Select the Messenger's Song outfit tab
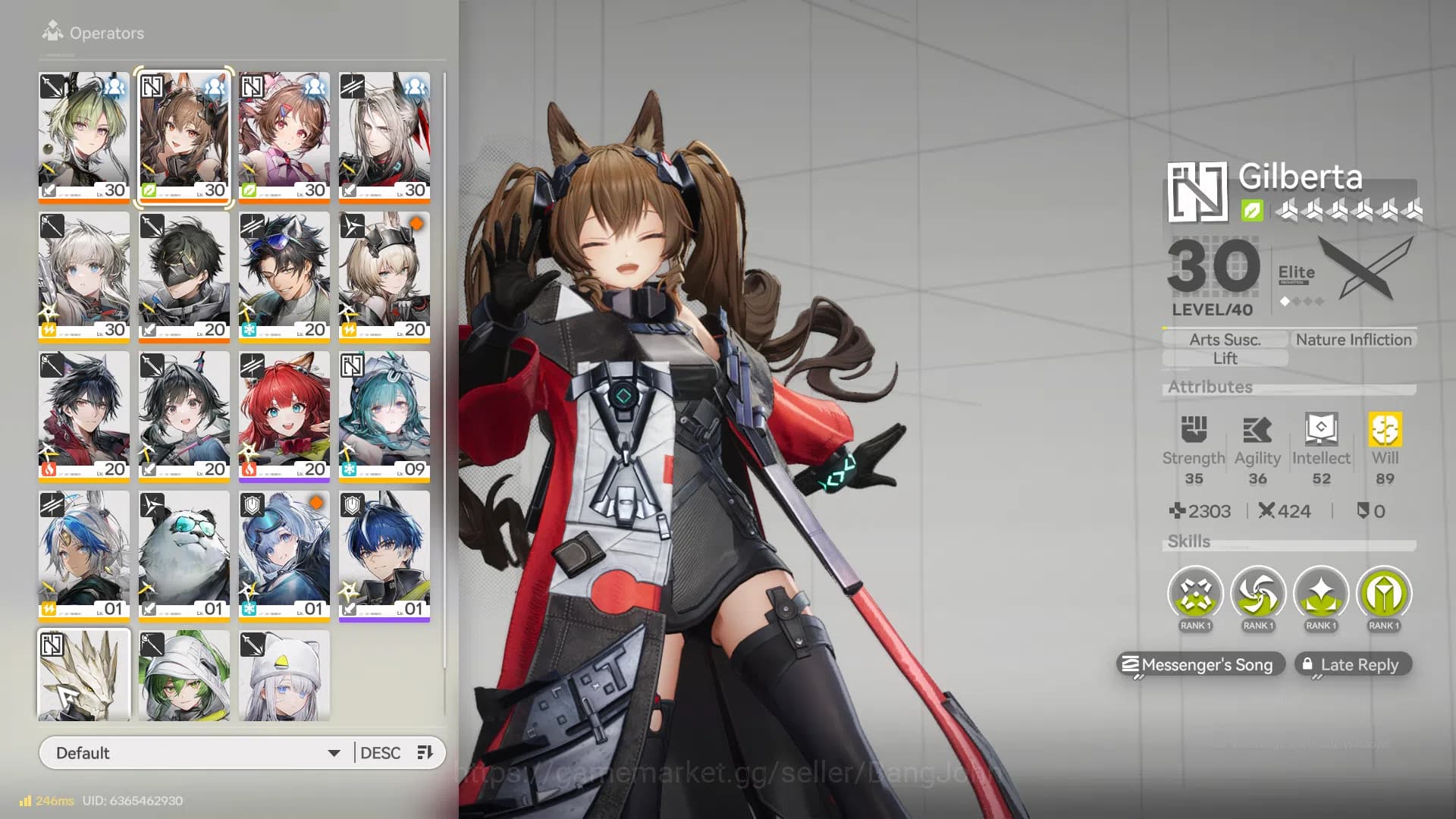This screenshot has width=1456, height=819. [1200, 664]
